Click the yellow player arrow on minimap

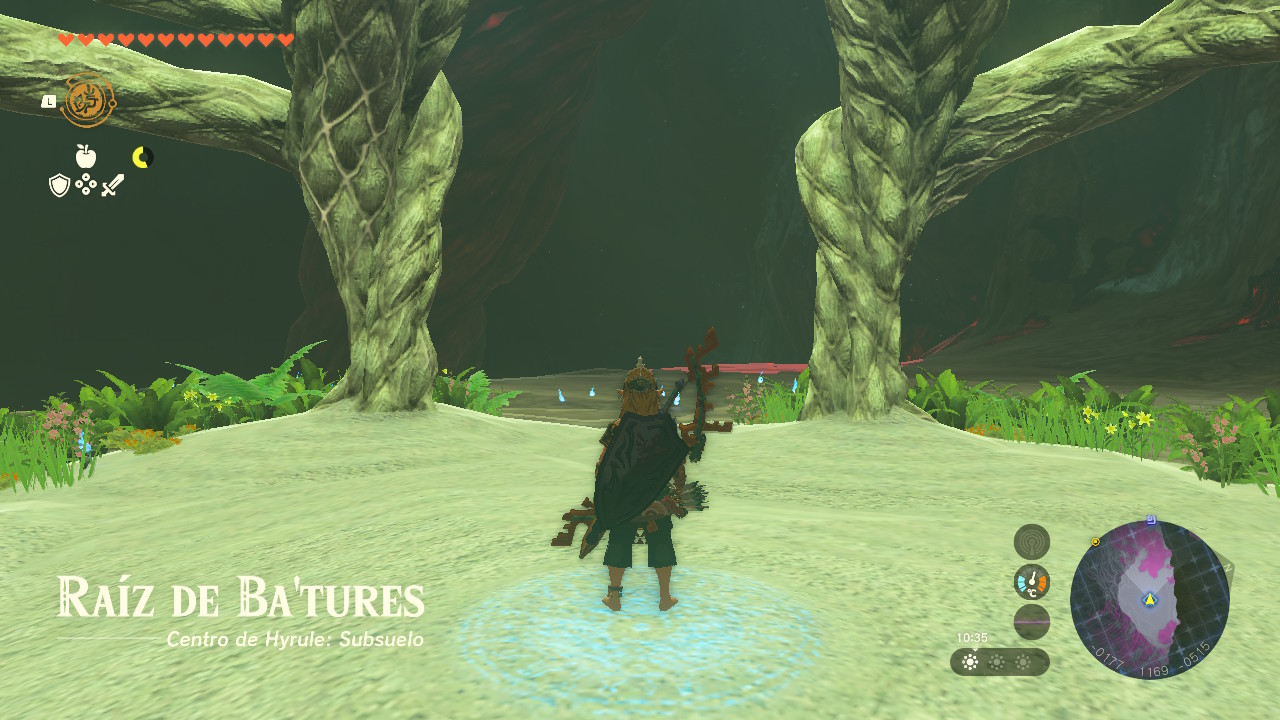(1150, 600)
